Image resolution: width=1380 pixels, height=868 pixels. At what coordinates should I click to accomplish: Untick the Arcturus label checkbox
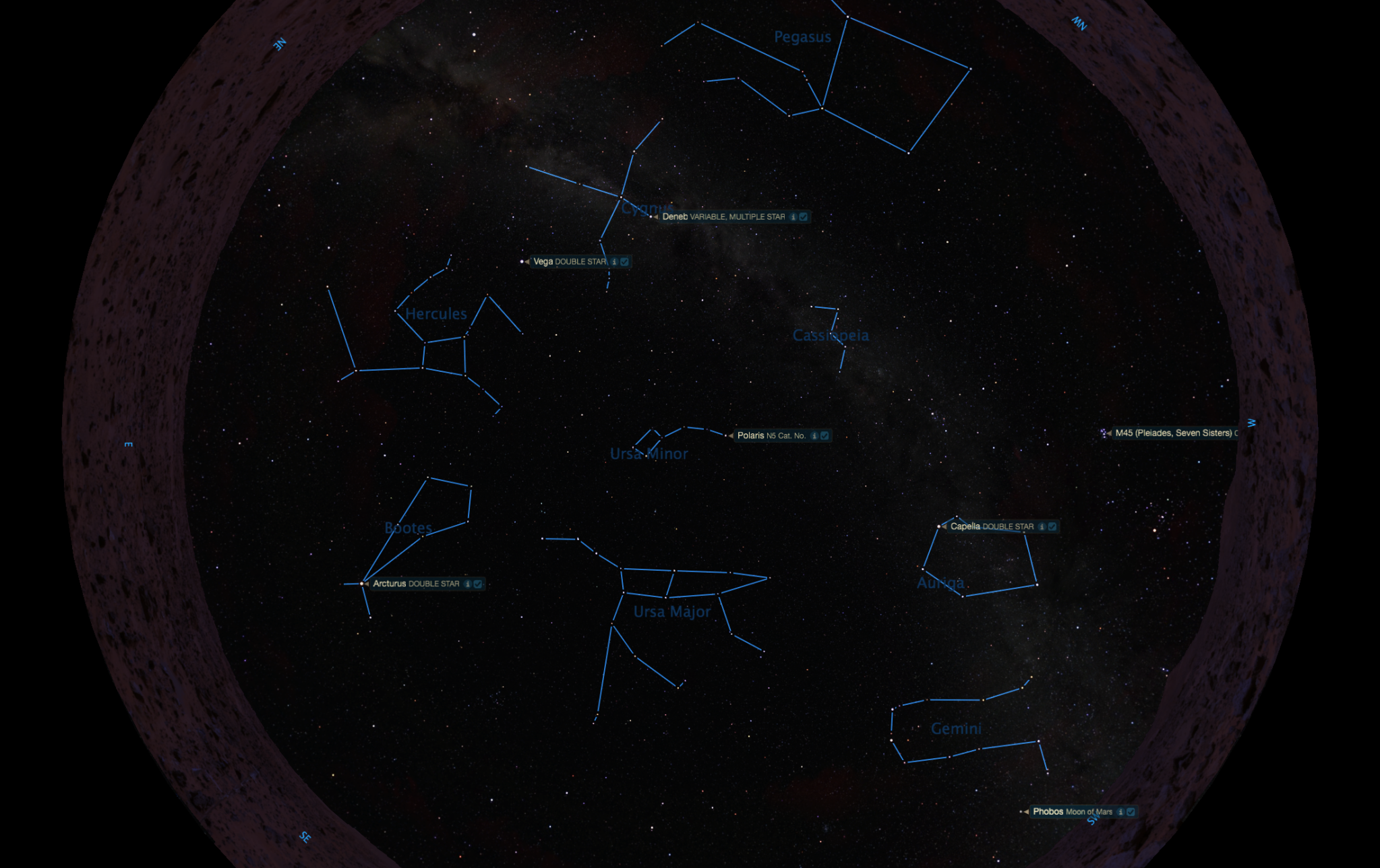(x=478, y=584)
